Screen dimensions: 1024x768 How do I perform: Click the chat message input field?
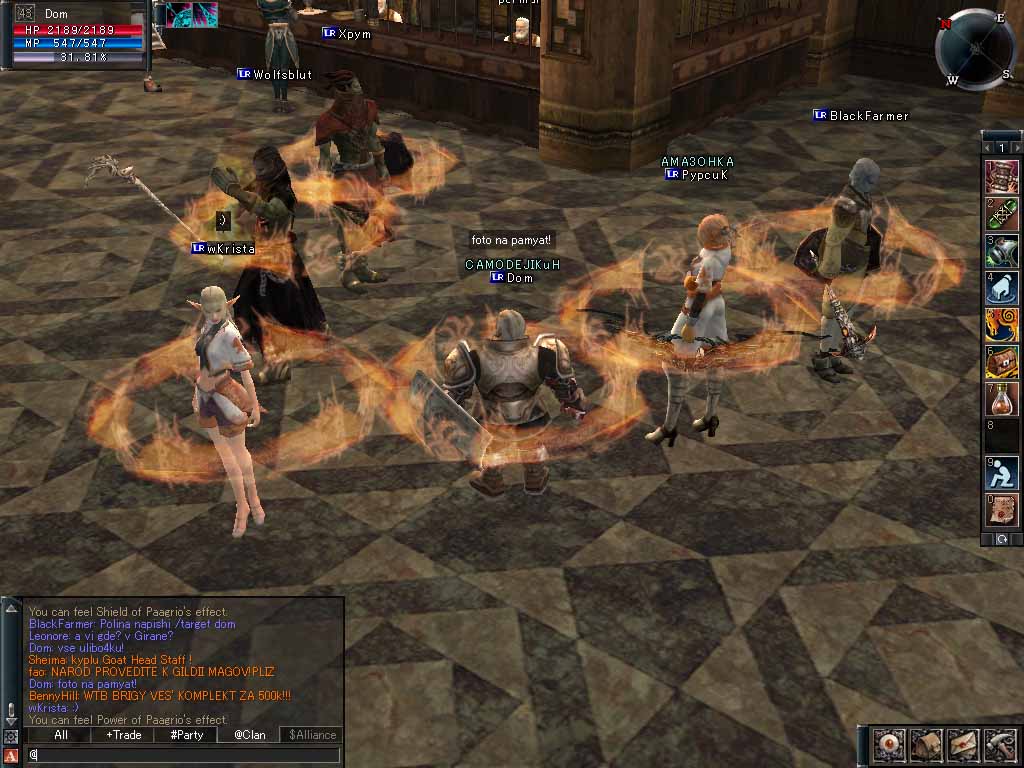tap(185, 754)
